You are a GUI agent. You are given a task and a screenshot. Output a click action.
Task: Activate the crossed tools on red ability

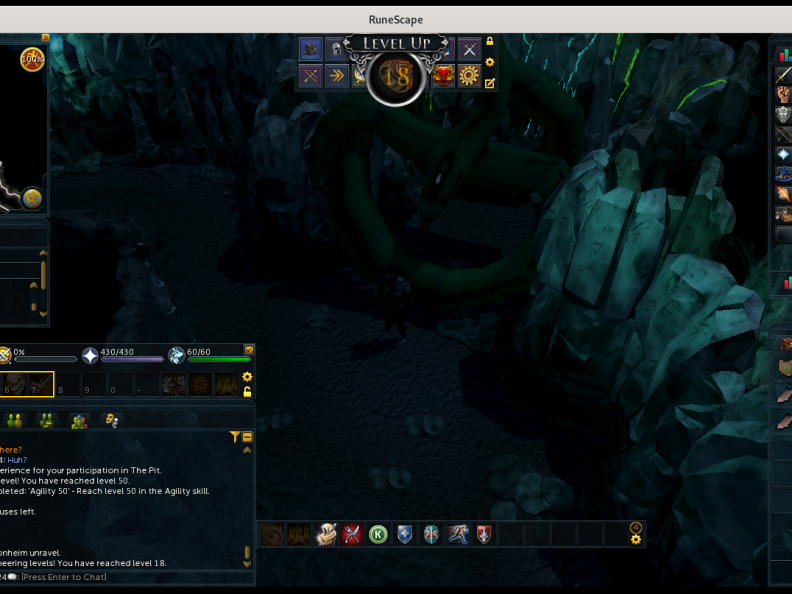point(351,534)
